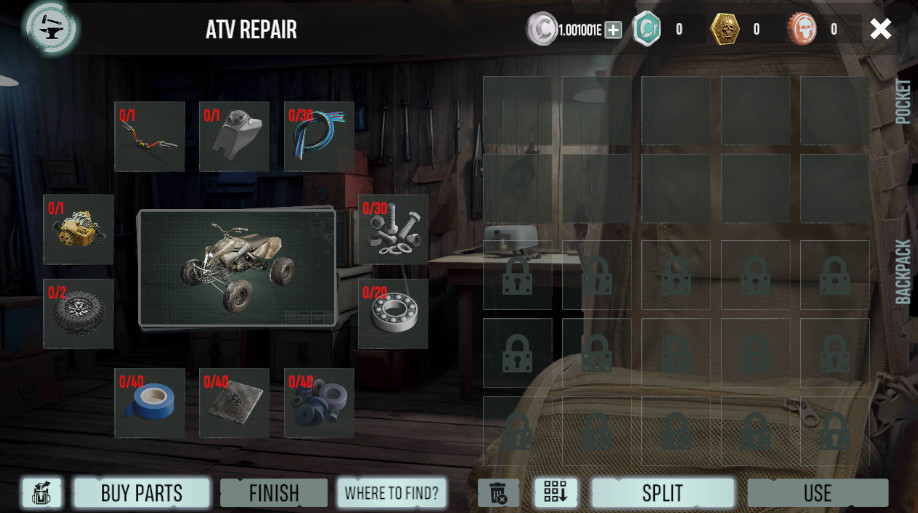Select the yellow engine part slot
Image resolution: width=918 pixels, height=513 pixels.
(79, 229)
